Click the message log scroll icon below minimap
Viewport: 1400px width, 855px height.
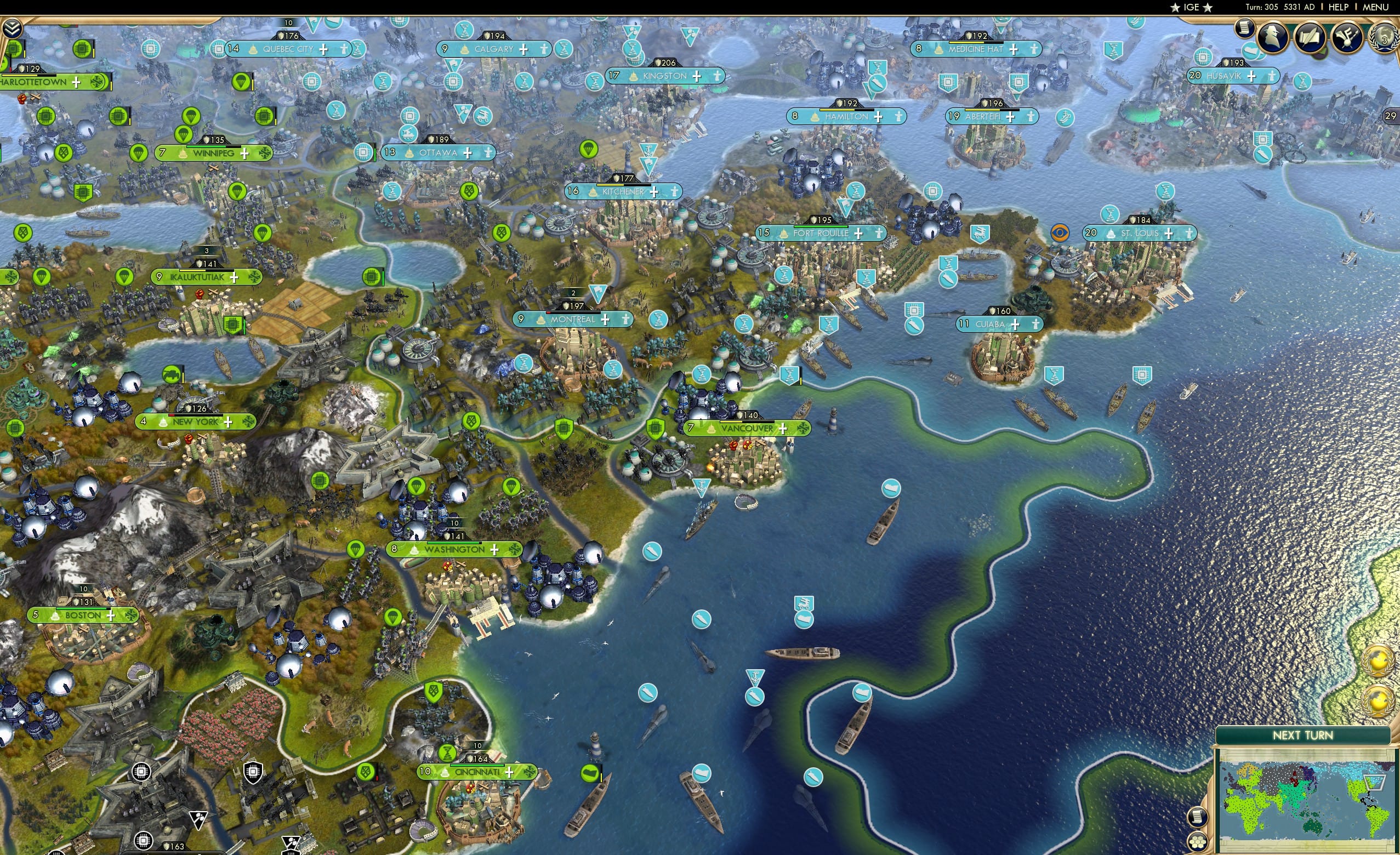coord(1198,817)
